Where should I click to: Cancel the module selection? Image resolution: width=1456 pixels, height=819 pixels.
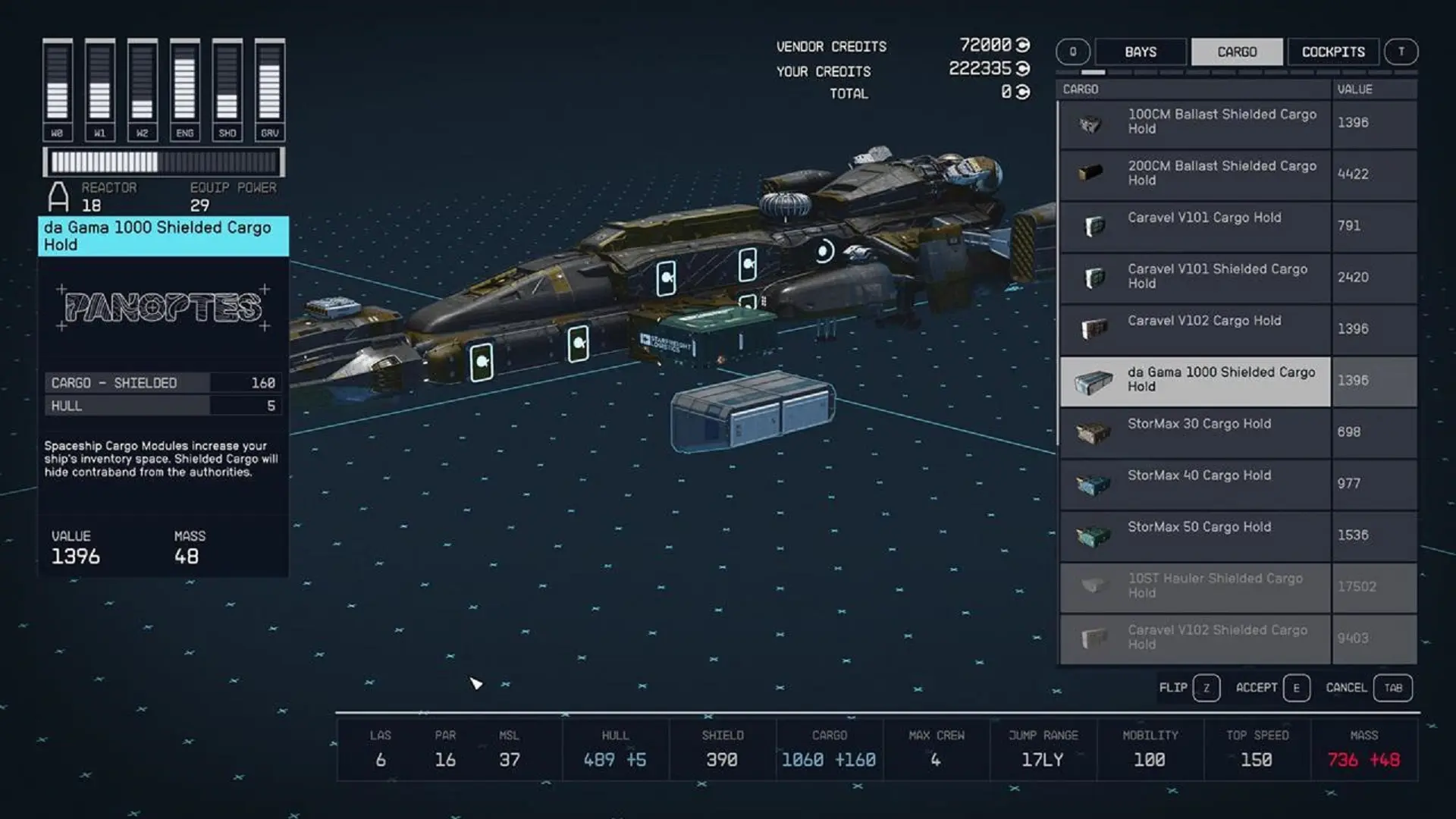(1368, 688)
